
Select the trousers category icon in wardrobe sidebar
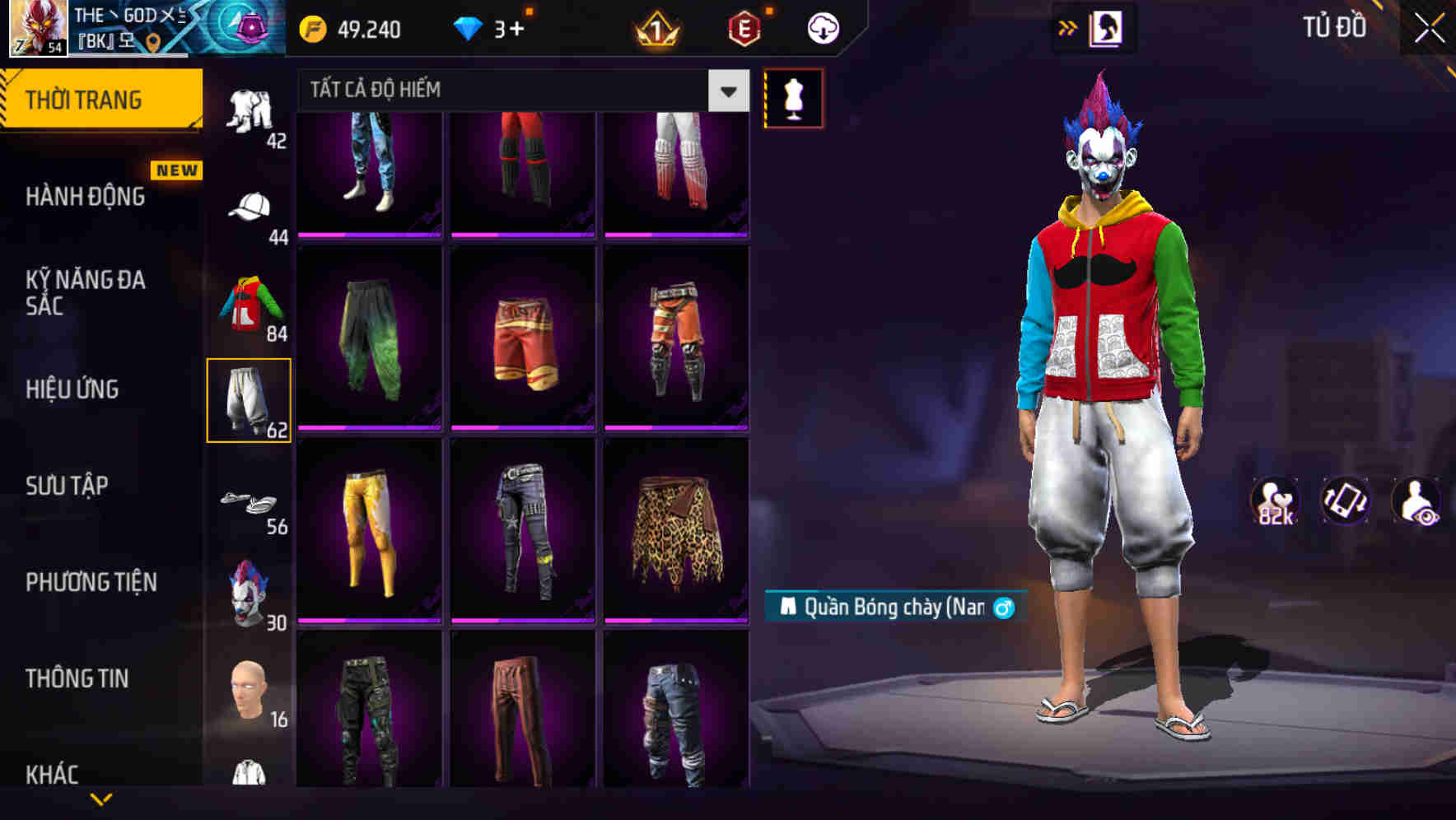[x=250, y=400]
